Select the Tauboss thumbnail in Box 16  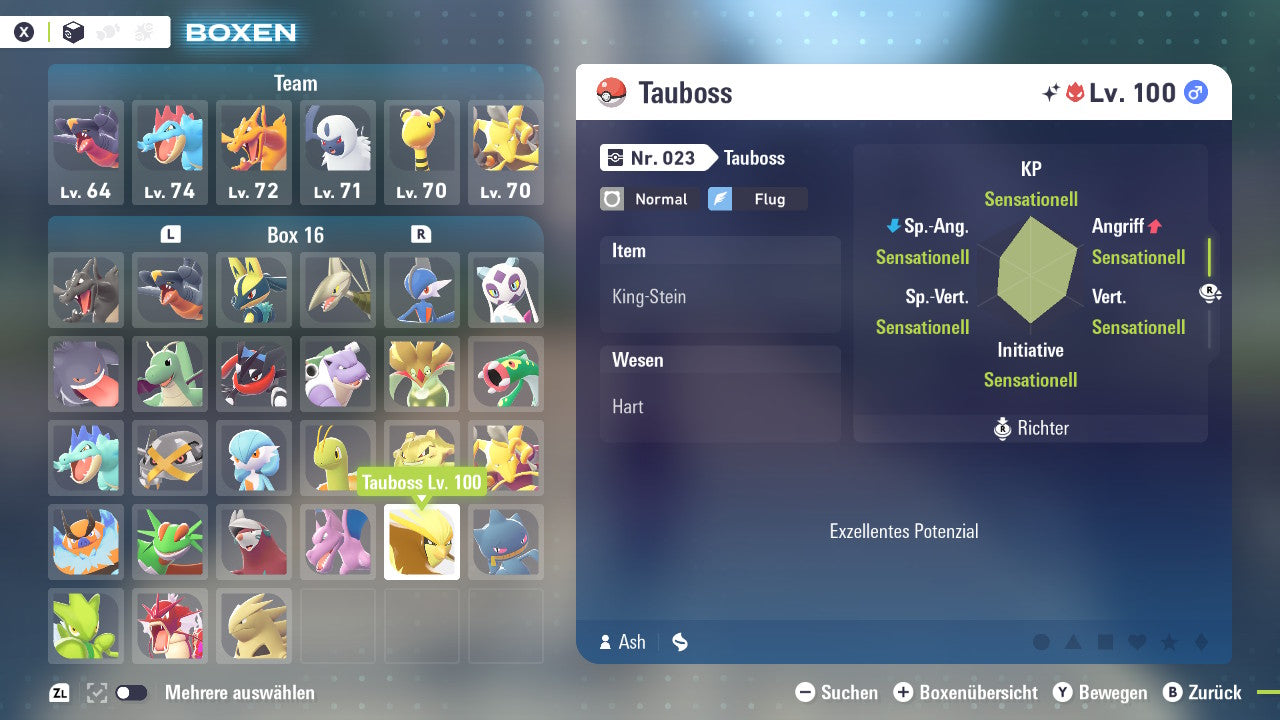click(x=422, y=542)
